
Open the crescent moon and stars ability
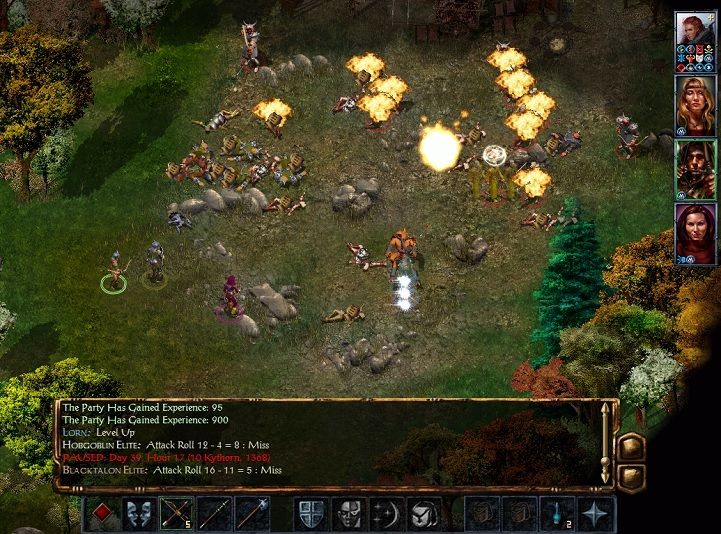[386, 514]
